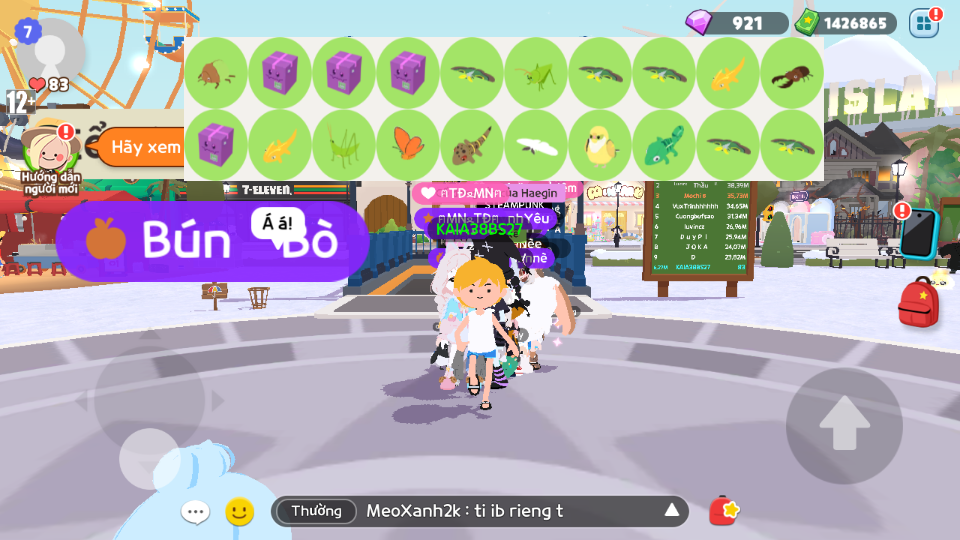Open the purple gem currency counter
Screen dimensions: 960x540
(736, 23)
